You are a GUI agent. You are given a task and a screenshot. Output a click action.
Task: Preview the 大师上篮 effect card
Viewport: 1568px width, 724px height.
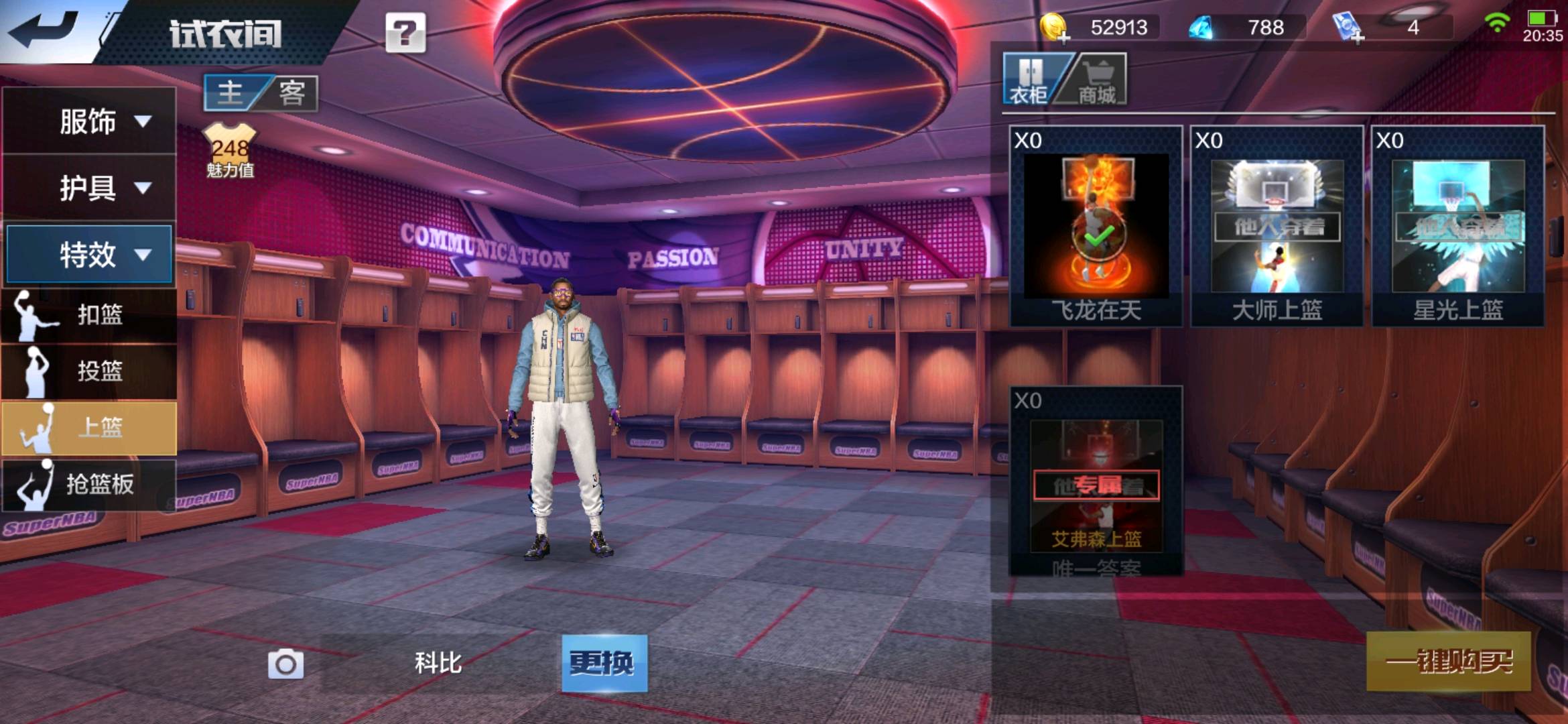(1277, 227)
